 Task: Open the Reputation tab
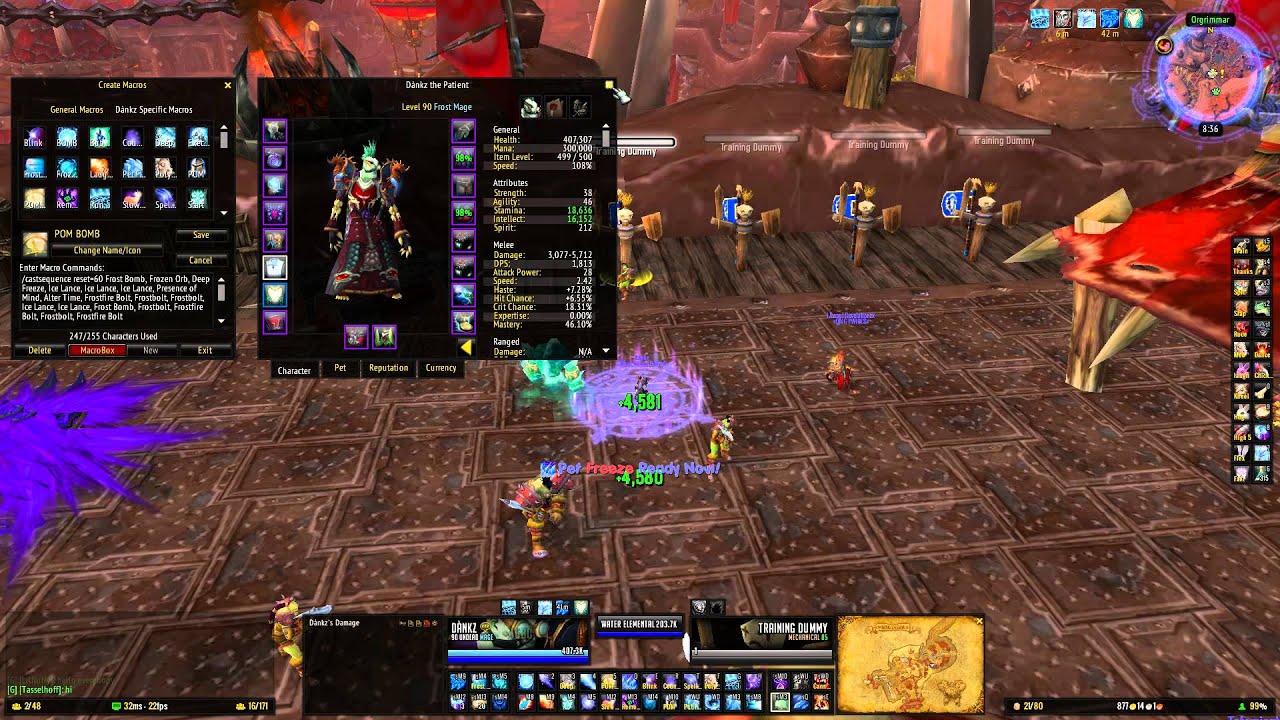coord(388,368)
